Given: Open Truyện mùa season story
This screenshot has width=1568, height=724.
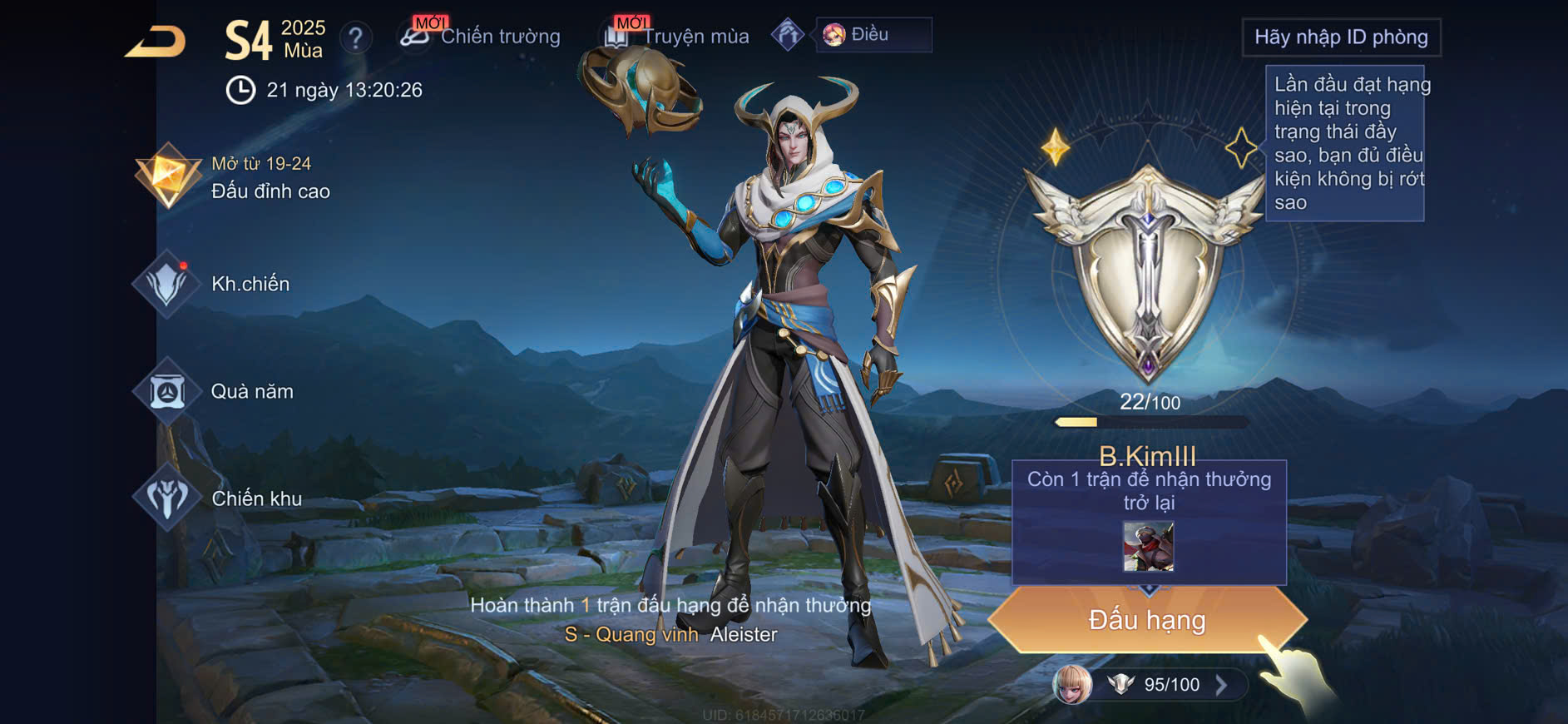Looking at the screenshot, I should click(x=677, y=36).
